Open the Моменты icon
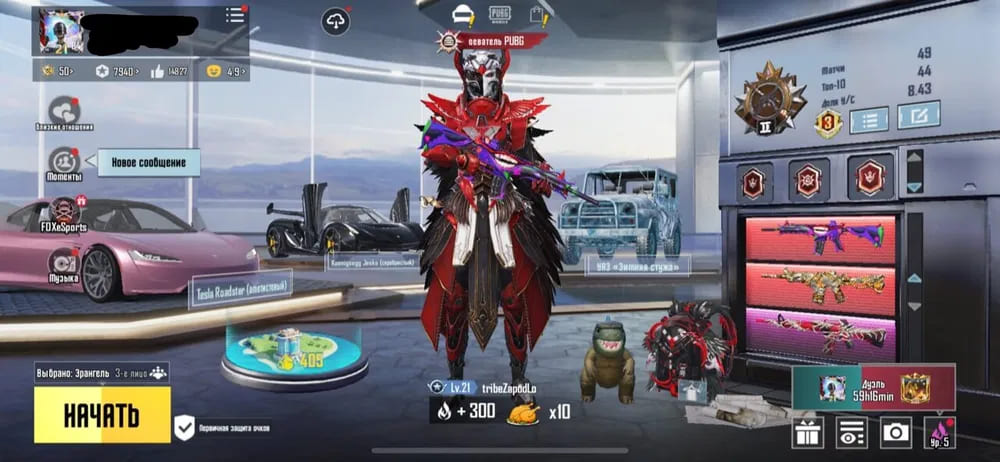Image resolution: width=1000 pixels, height=462 pixels. coord(64,162)
